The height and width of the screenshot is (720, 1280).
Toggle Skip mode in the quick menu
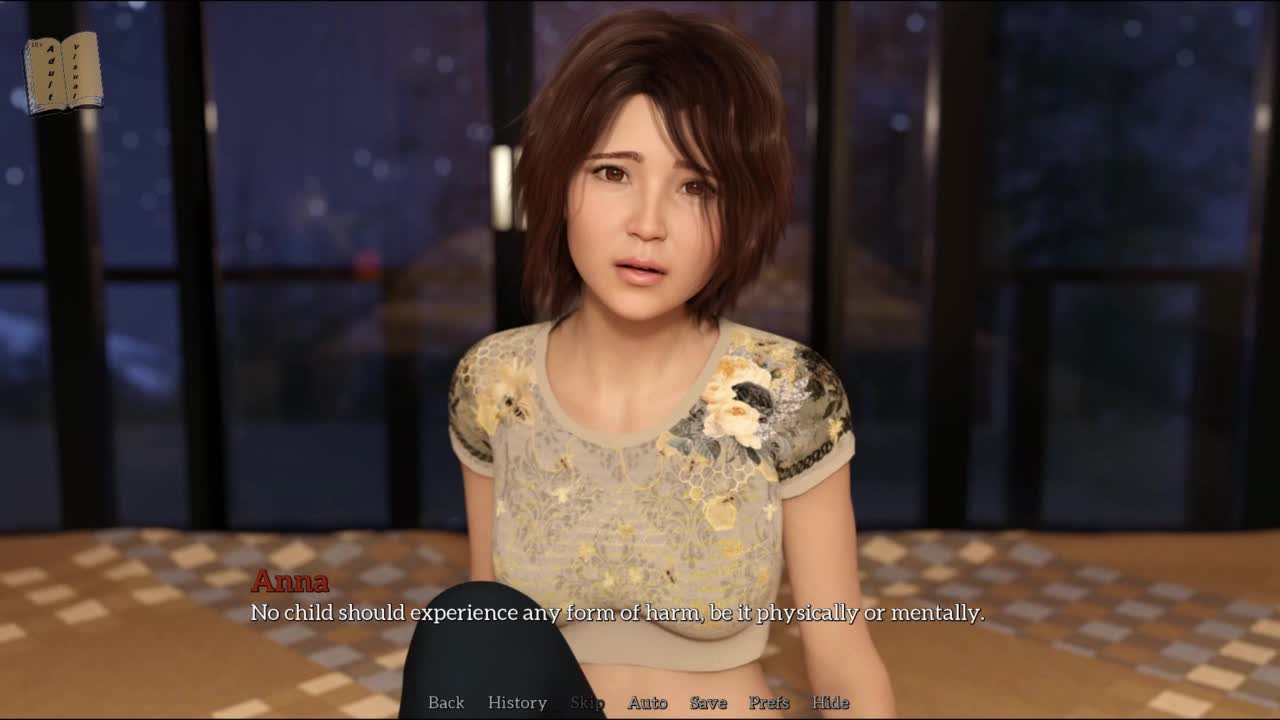(x=587, y=702)
